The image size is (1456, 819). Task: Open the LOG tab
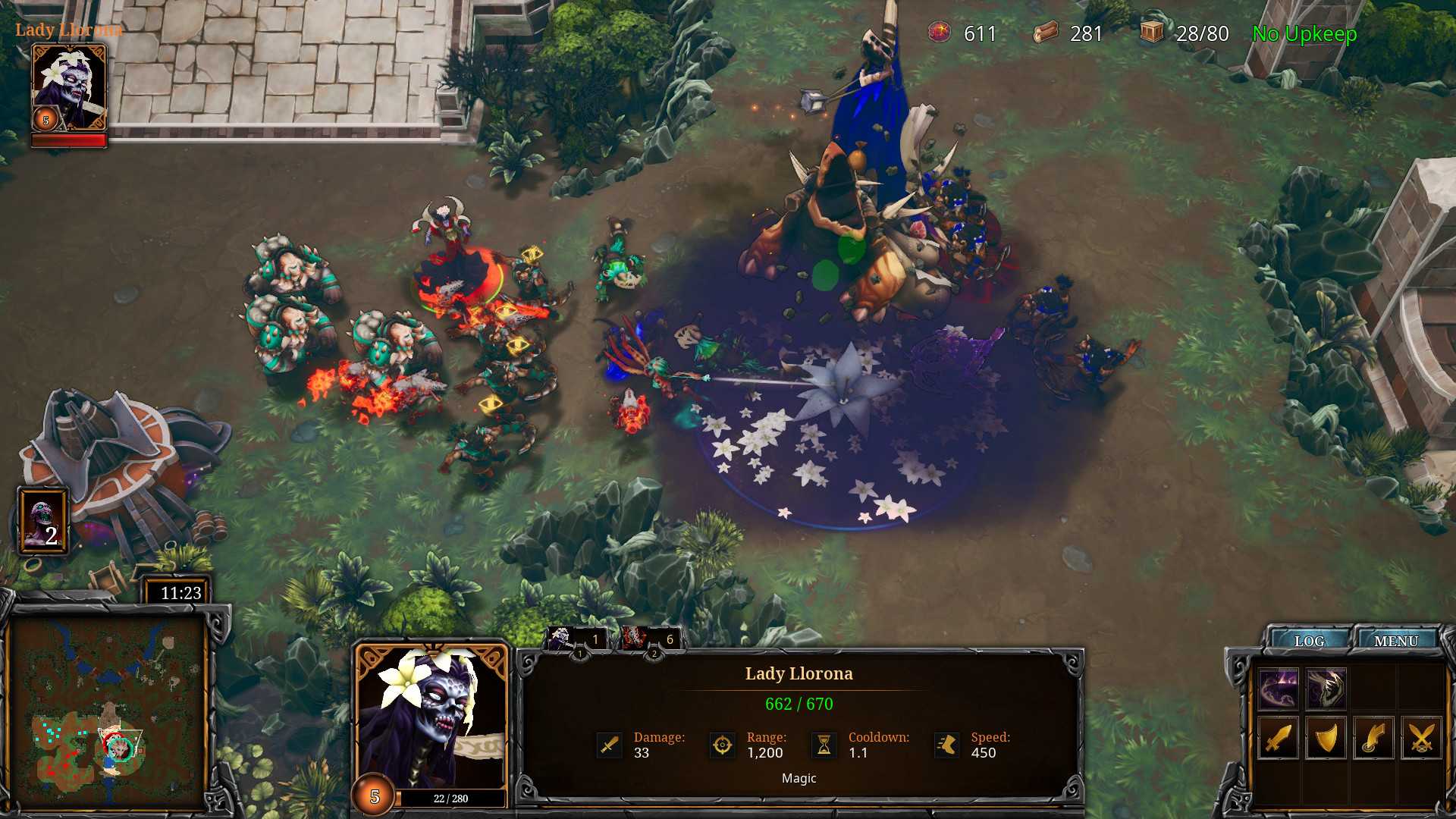(1310, 641)
